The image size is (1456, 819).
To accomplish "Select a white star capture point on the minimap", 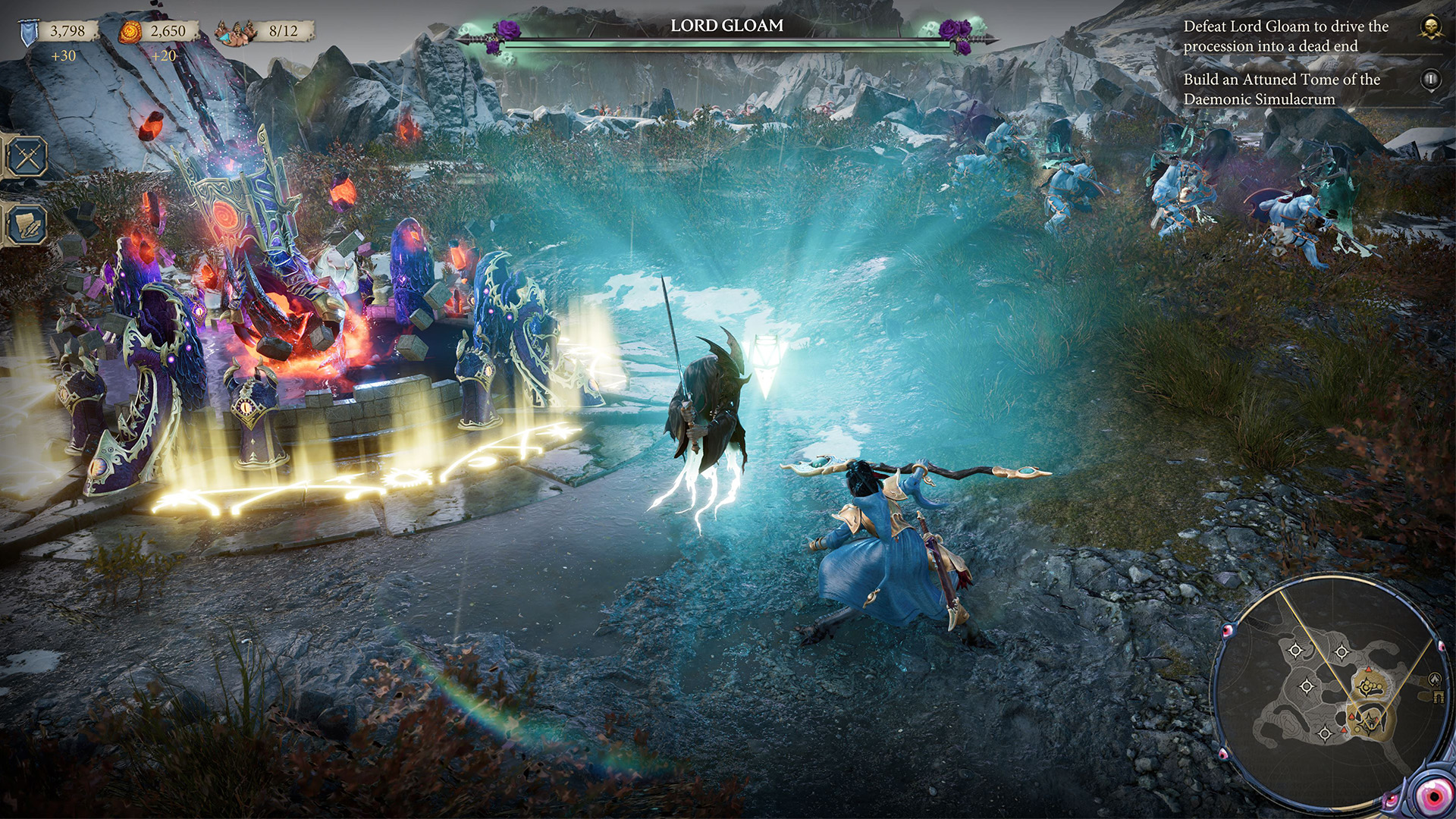I will point(1295,649).
